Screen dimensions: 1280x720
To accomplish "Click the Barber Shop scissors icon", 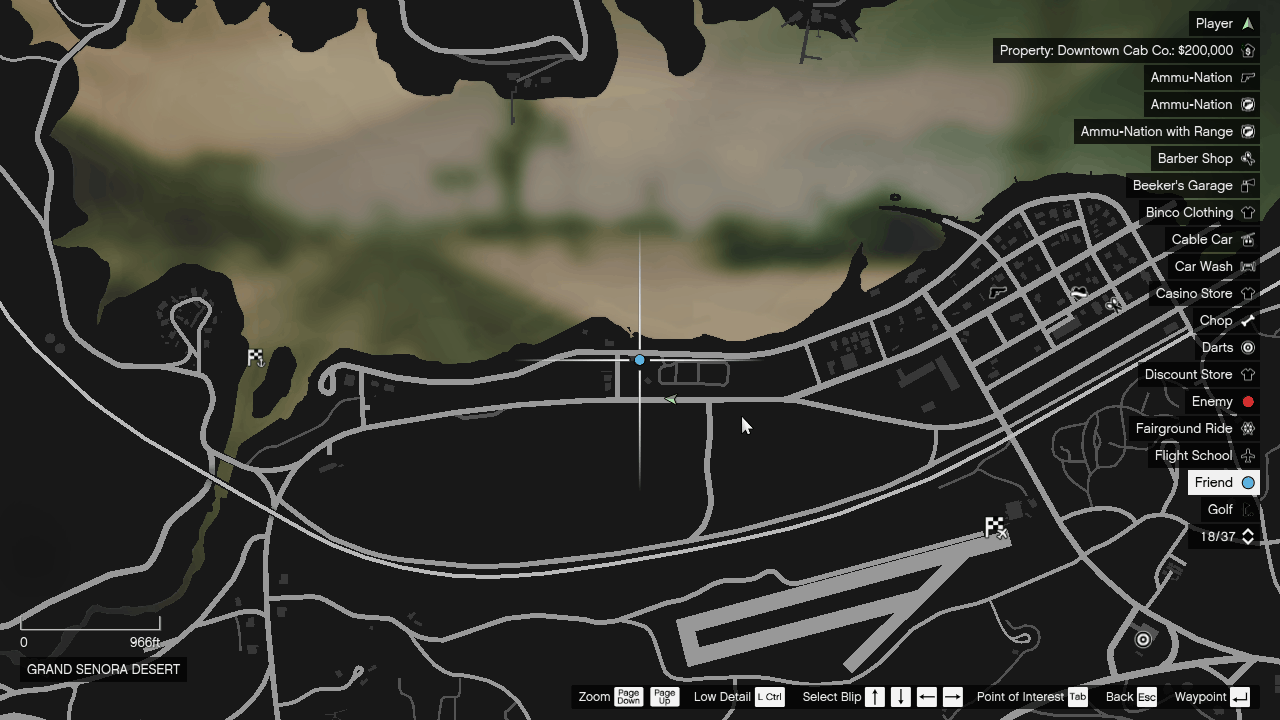I will pos(1248,158).
